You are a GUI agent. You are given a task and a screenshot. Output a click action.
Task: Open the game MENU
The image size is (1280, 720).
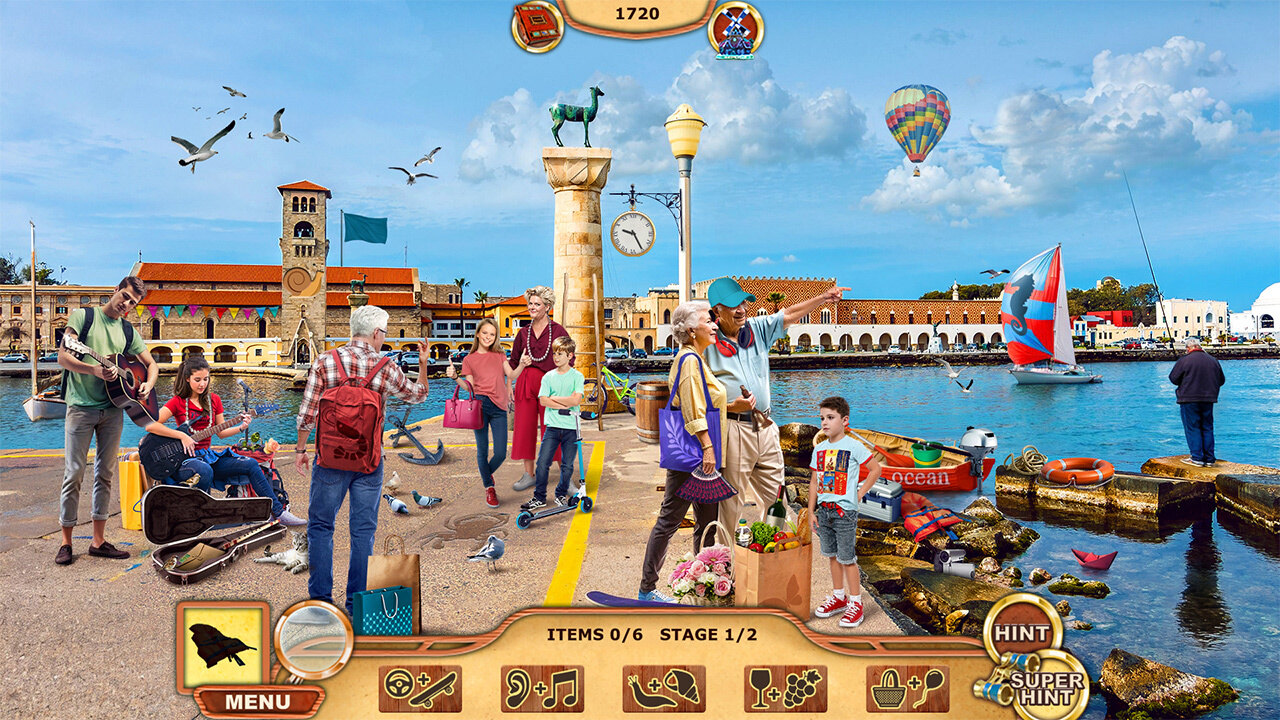tap(258, 701)
